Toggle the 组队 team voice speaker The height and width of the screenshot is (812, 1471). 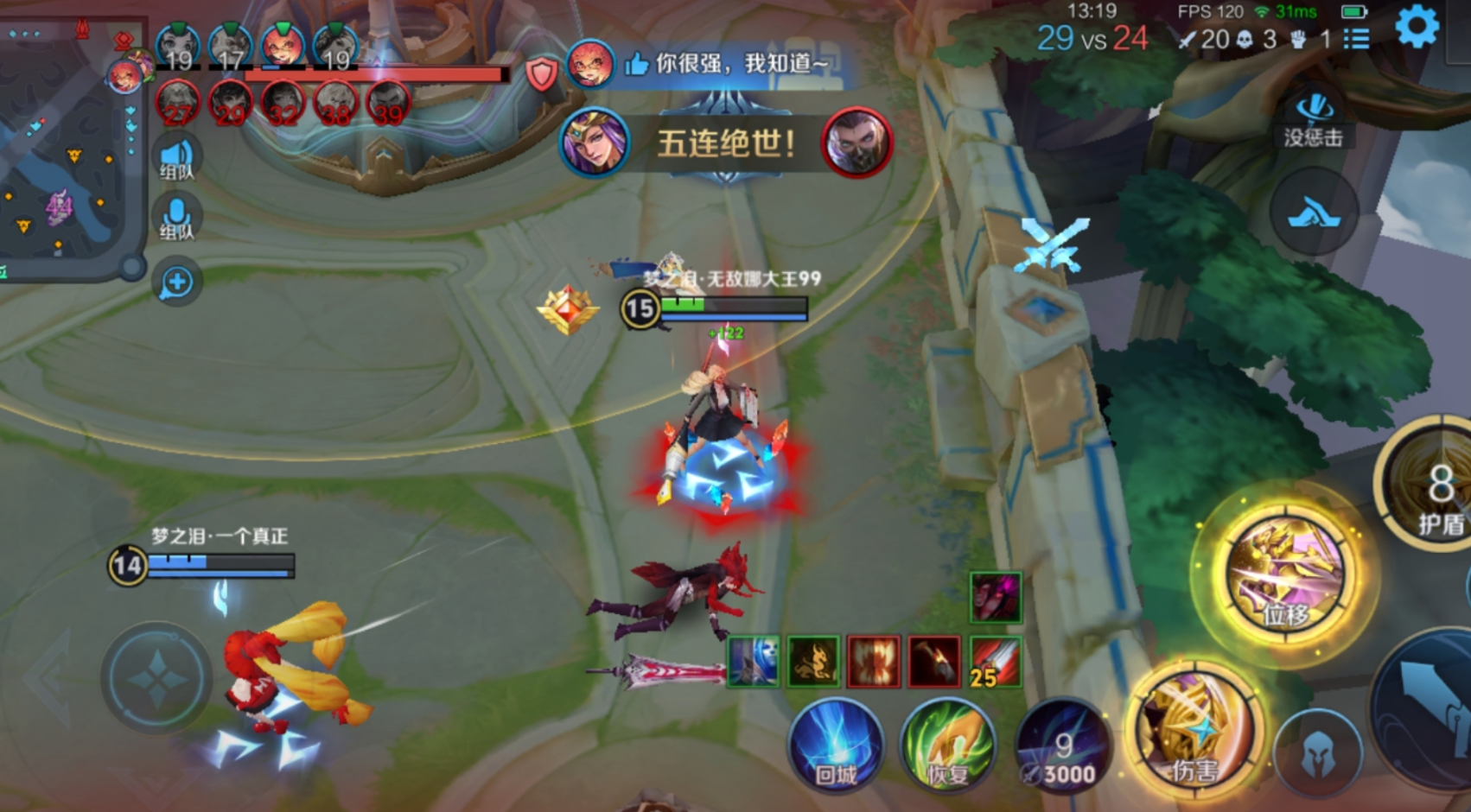pos(177,158)
